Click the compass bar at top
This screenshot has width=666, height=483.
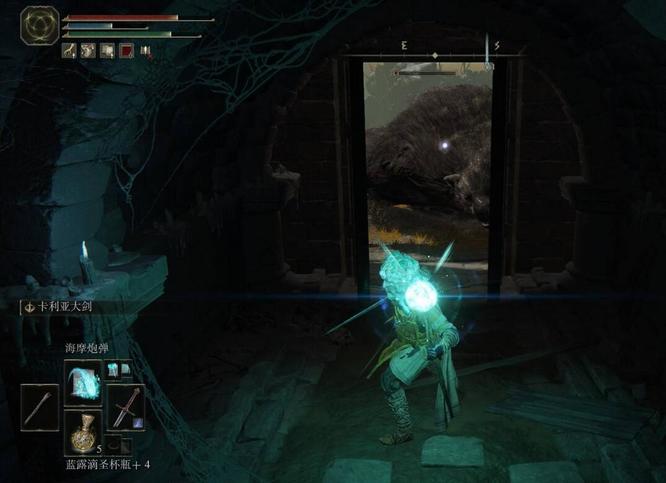[436, 47]
